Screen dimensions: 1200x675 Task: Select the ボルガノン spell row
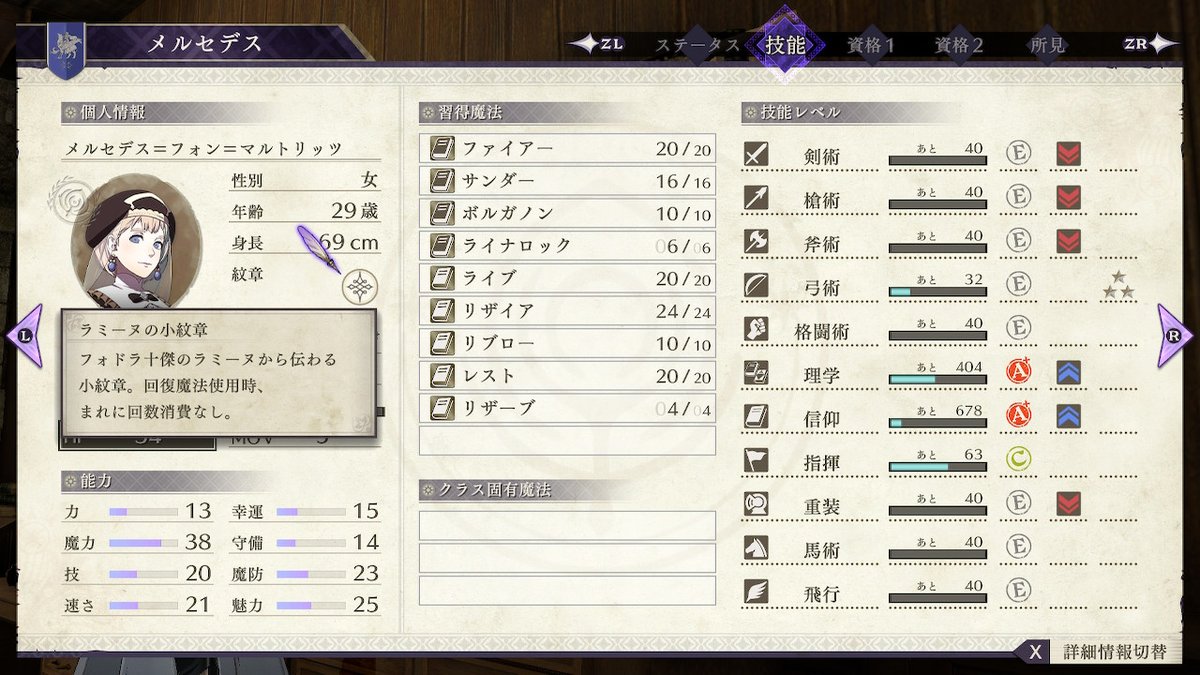click(567, 214)
